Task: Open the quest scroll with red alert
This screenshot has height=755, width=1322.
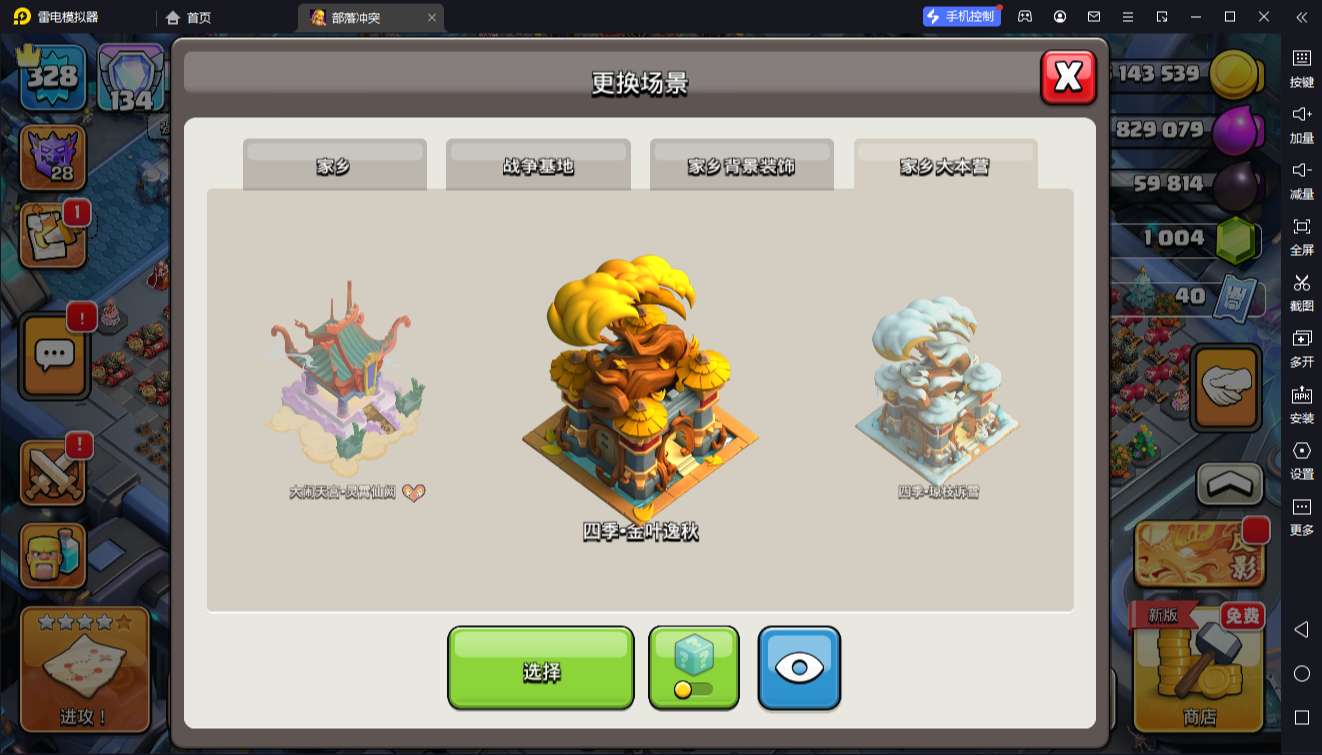Action: tap(52, 236)
